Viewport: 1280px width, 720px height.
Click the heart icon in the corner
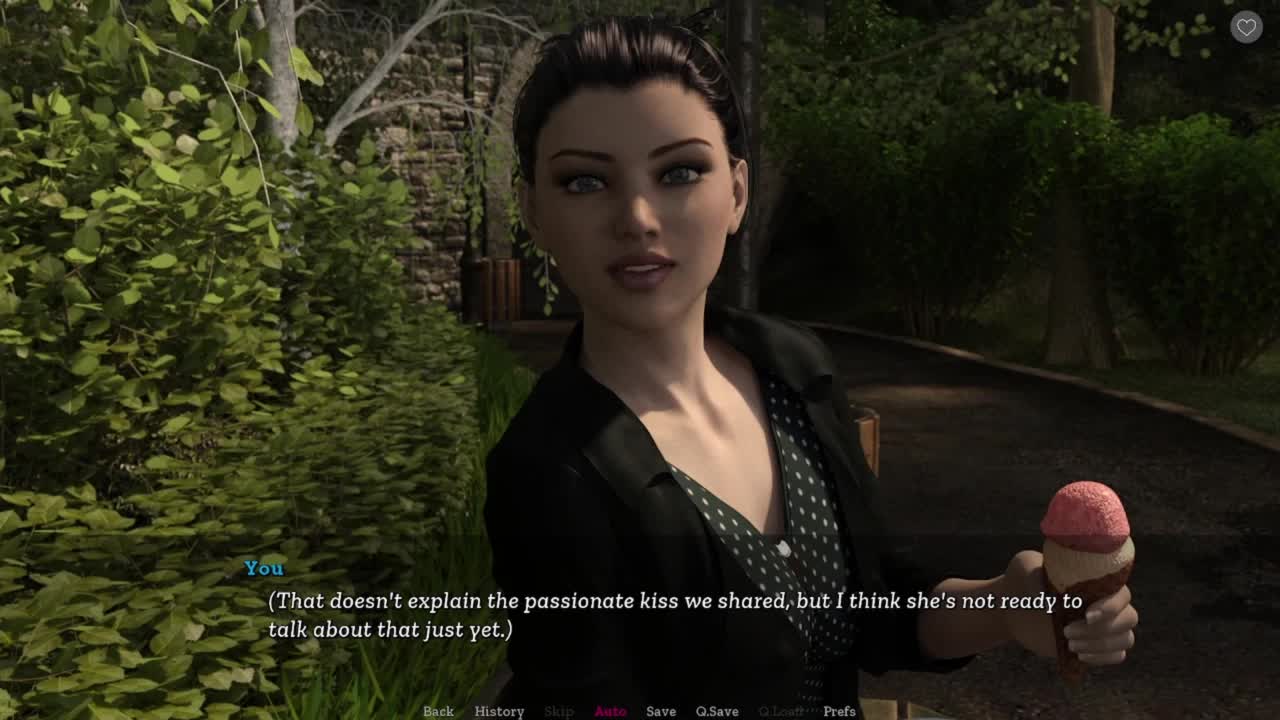(x=1246, y=28)
